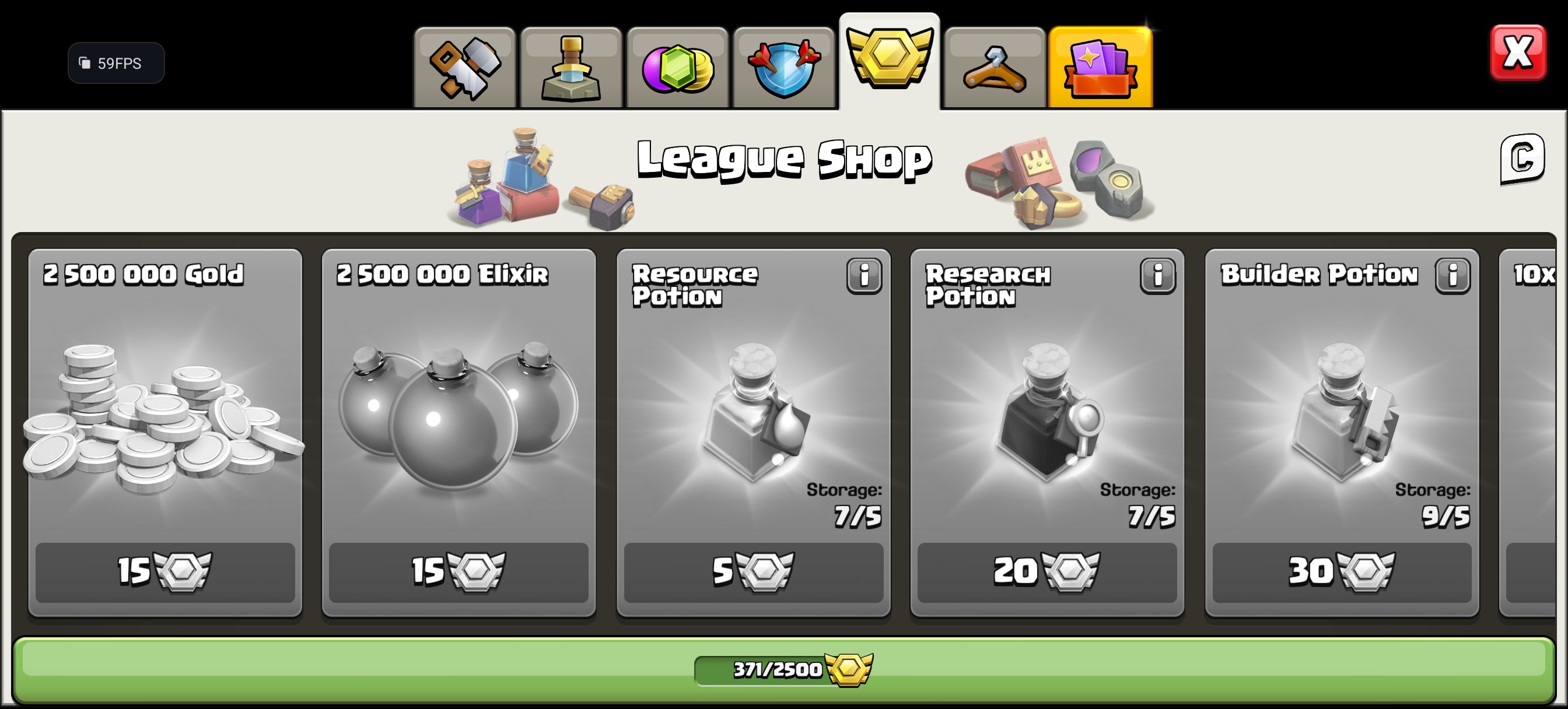Screen dimensions: 1568x709
Task: View Builder Potion item details
Action: click(1452, 275)
